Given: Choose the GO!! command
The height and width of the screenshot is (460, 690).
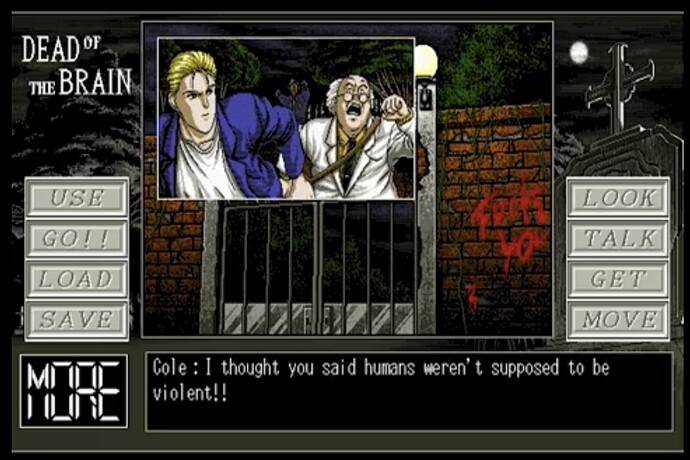Looking at the screenshot, I should point(77,239).
